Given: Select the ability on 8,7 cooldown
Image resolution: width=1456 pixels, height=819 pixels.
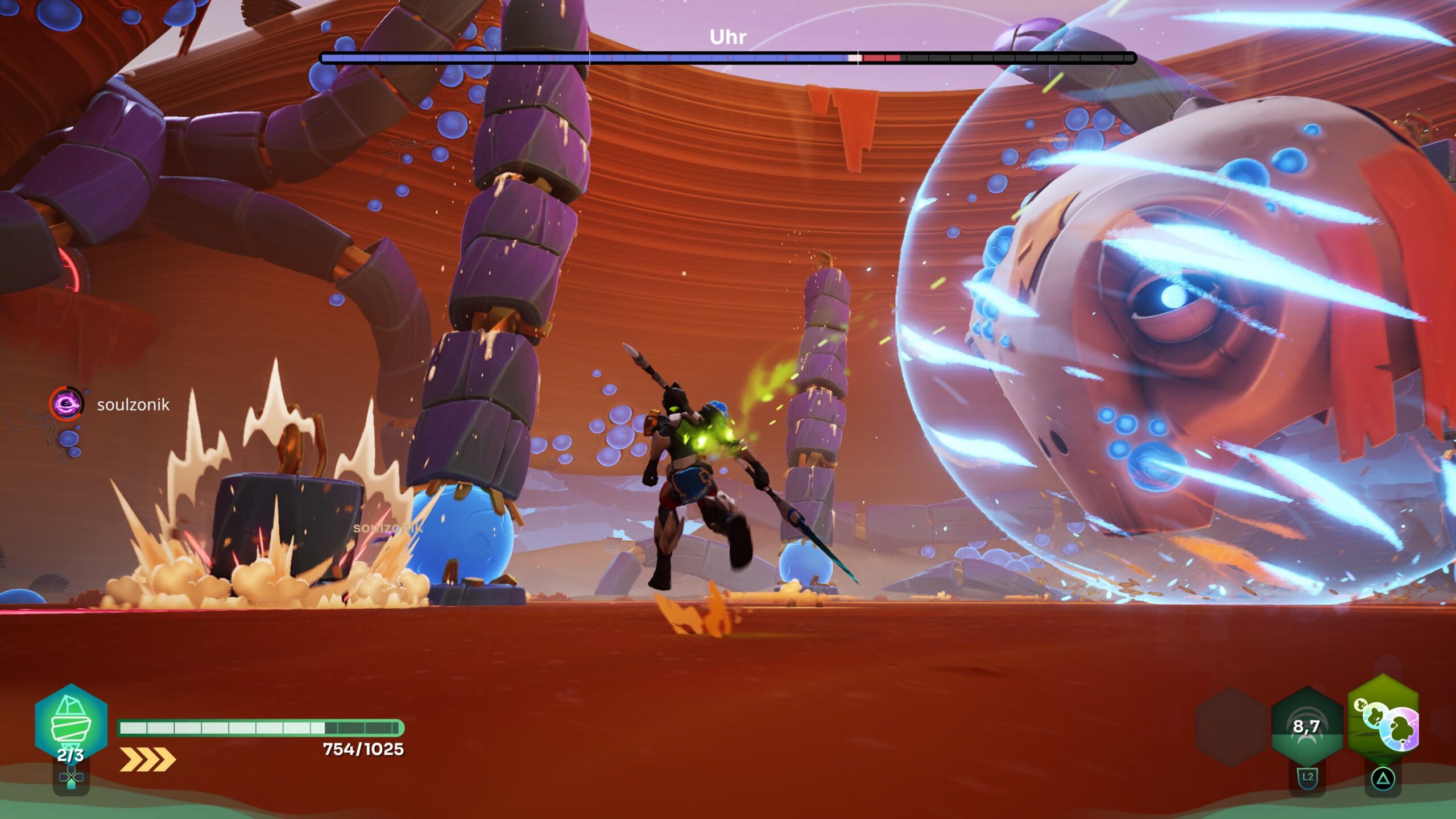Looking at the screenshot, I should pos(1306,726).
